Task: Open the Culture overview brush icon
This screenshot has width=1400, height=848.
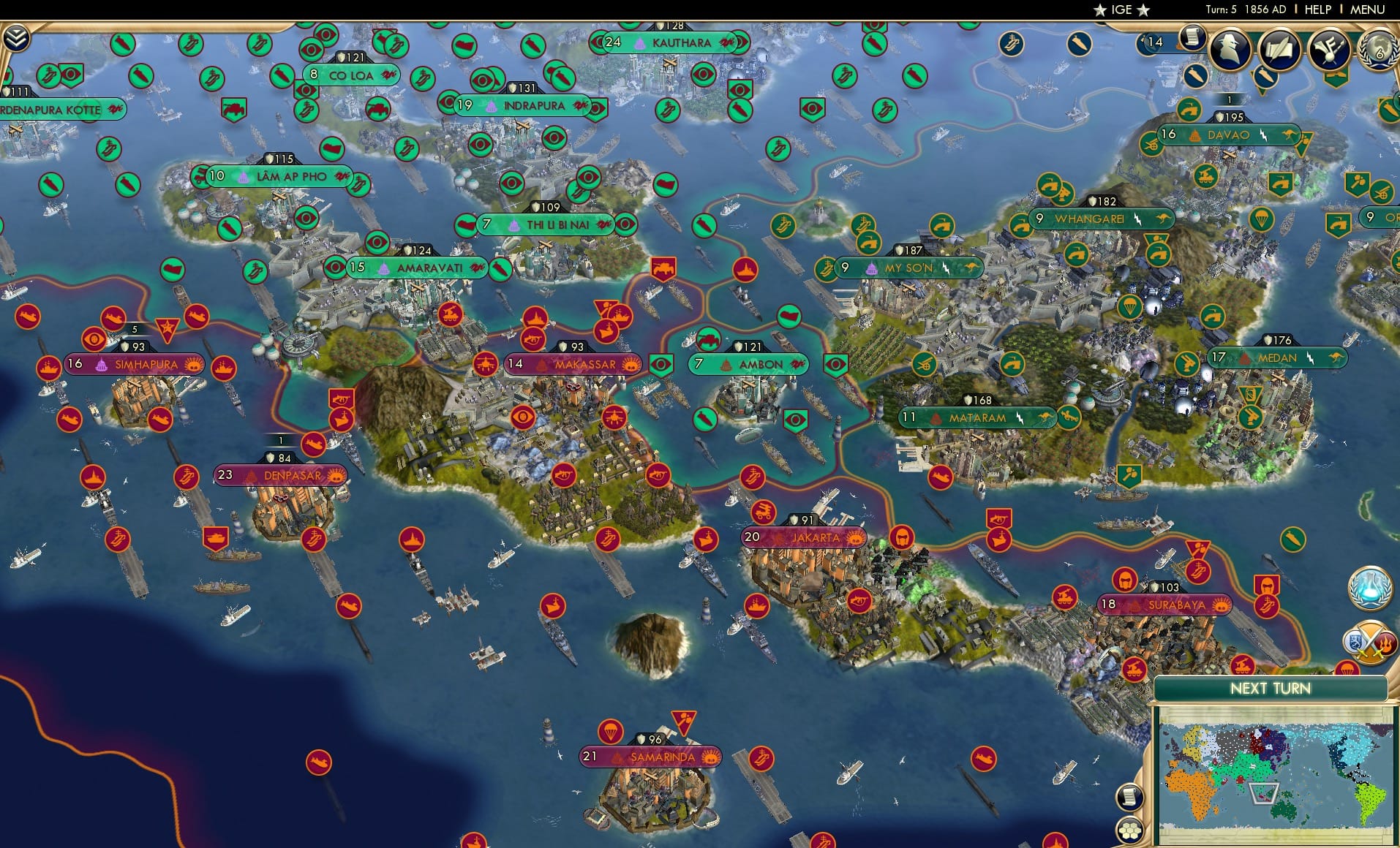Action: pos(1329,47)
